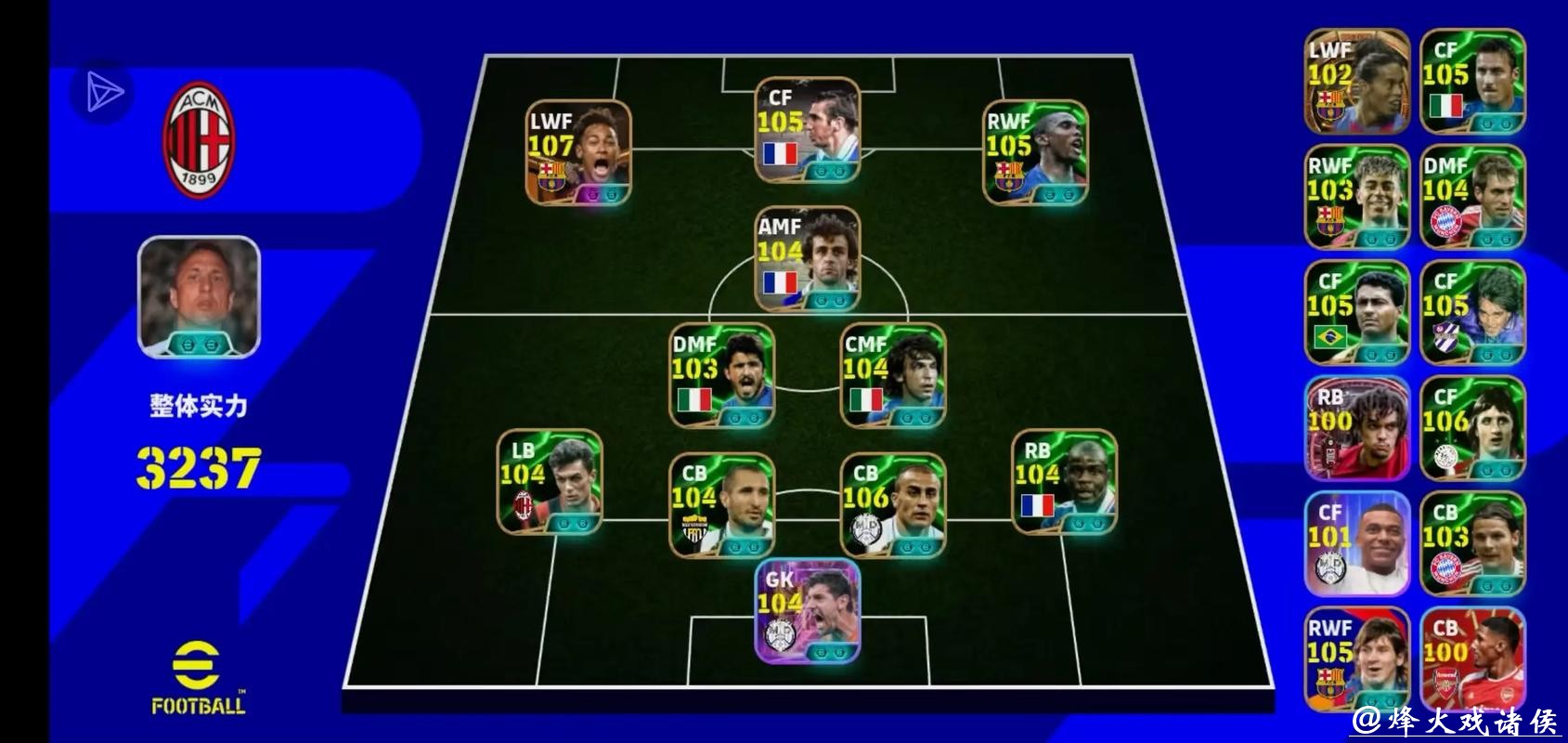Pick the substitute RB 100 card
This screenshot has width=1568, height=743.
[1356, 428]
